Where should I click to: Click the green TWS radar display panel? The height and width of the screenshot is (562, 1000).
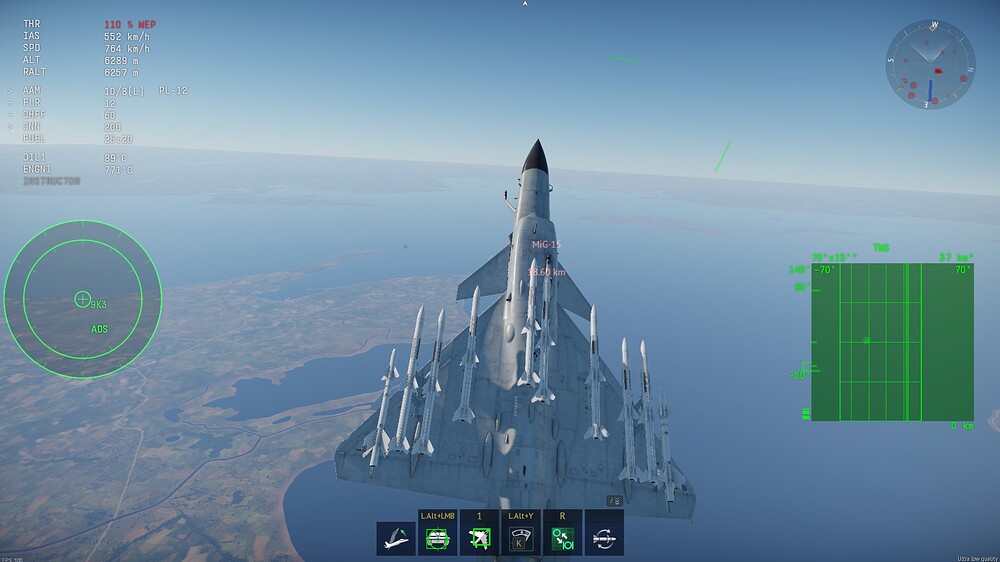coord(892,341)
